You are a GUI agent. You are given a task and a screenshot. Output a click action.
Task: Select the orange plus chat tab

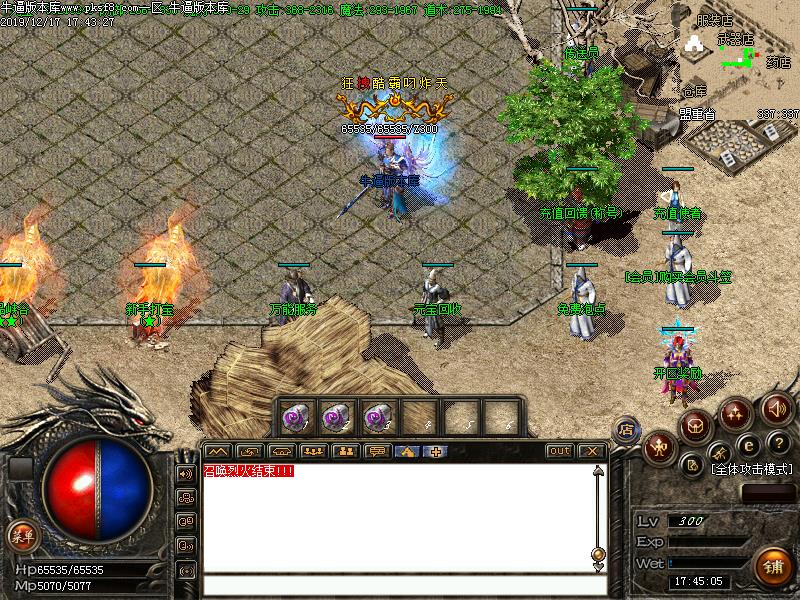(435, 451)
